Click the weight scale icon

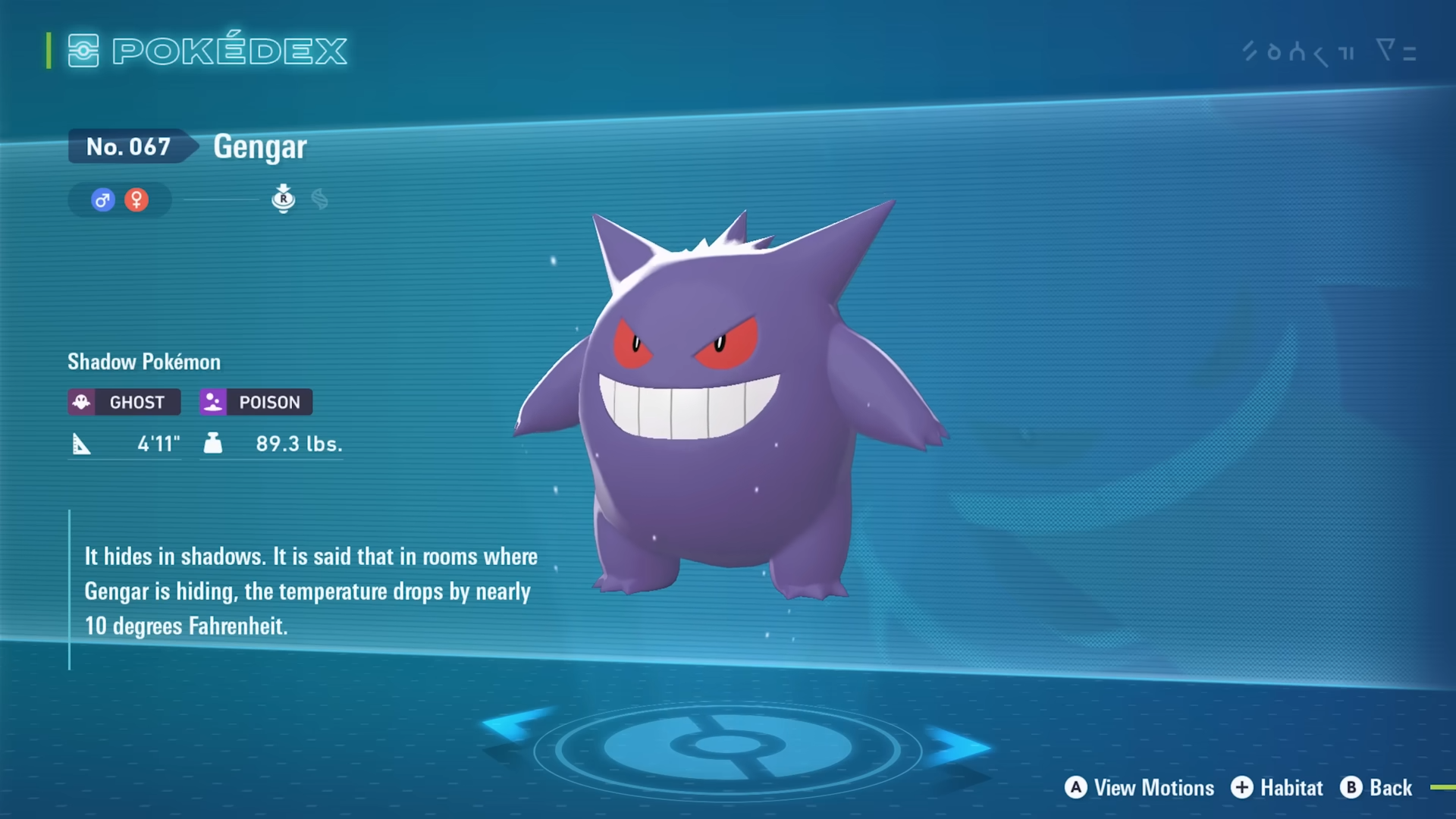[213, 444]
